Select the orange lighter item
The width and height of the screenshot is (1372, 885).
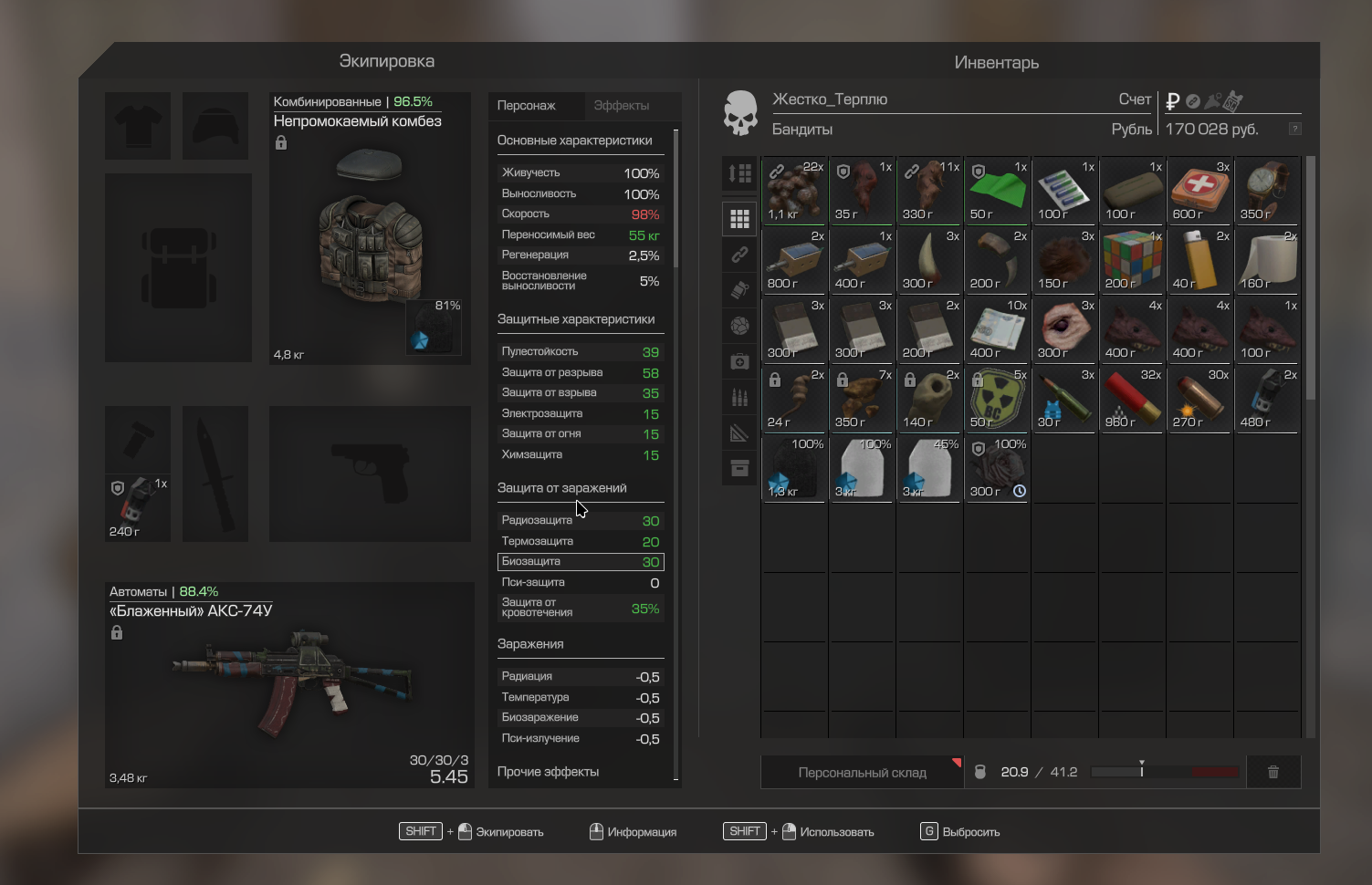coord(1199,260)
